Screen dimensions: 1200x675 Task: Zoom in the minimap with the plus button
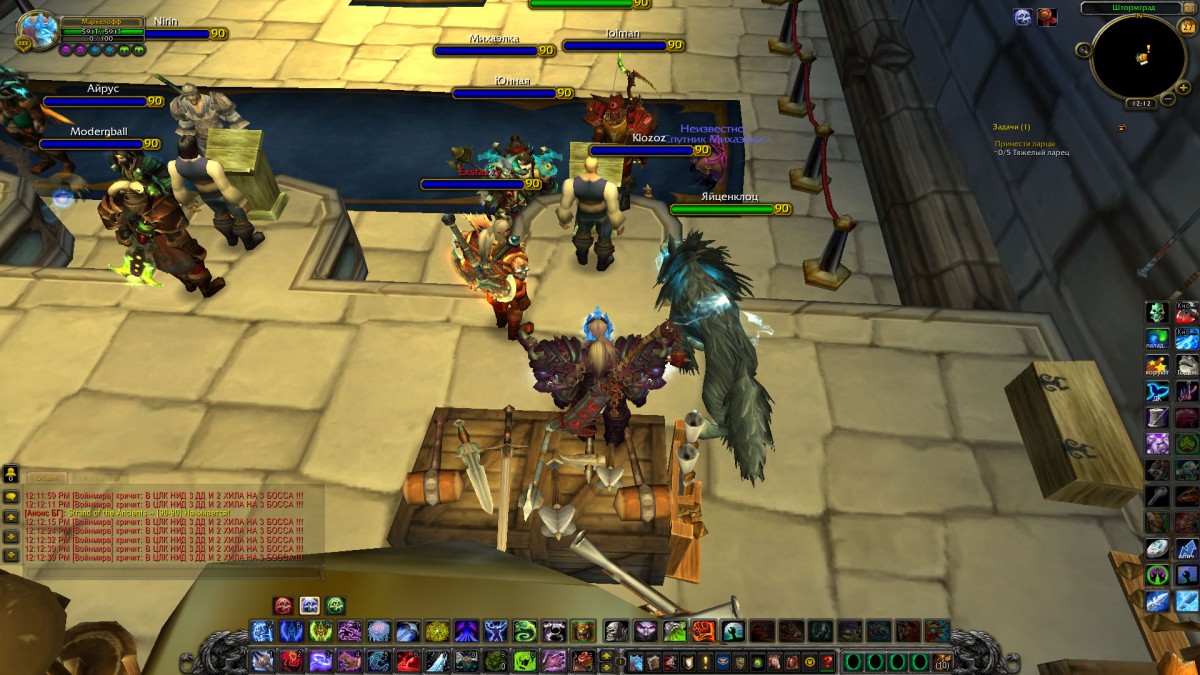click(1184, 86)
